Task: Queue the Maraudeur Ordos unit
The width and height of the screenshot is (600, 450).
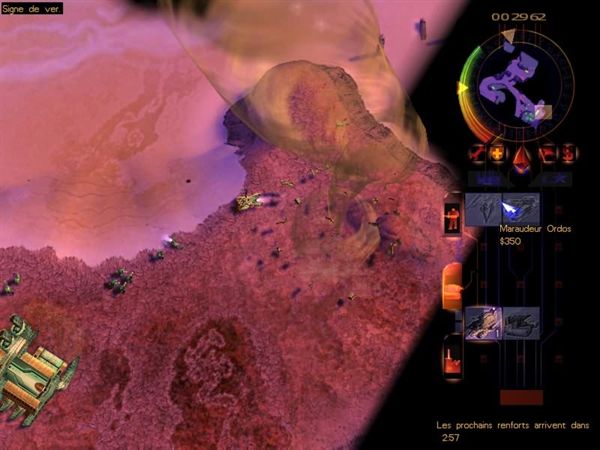Action: pyautogui.click(x=521, y=208)
